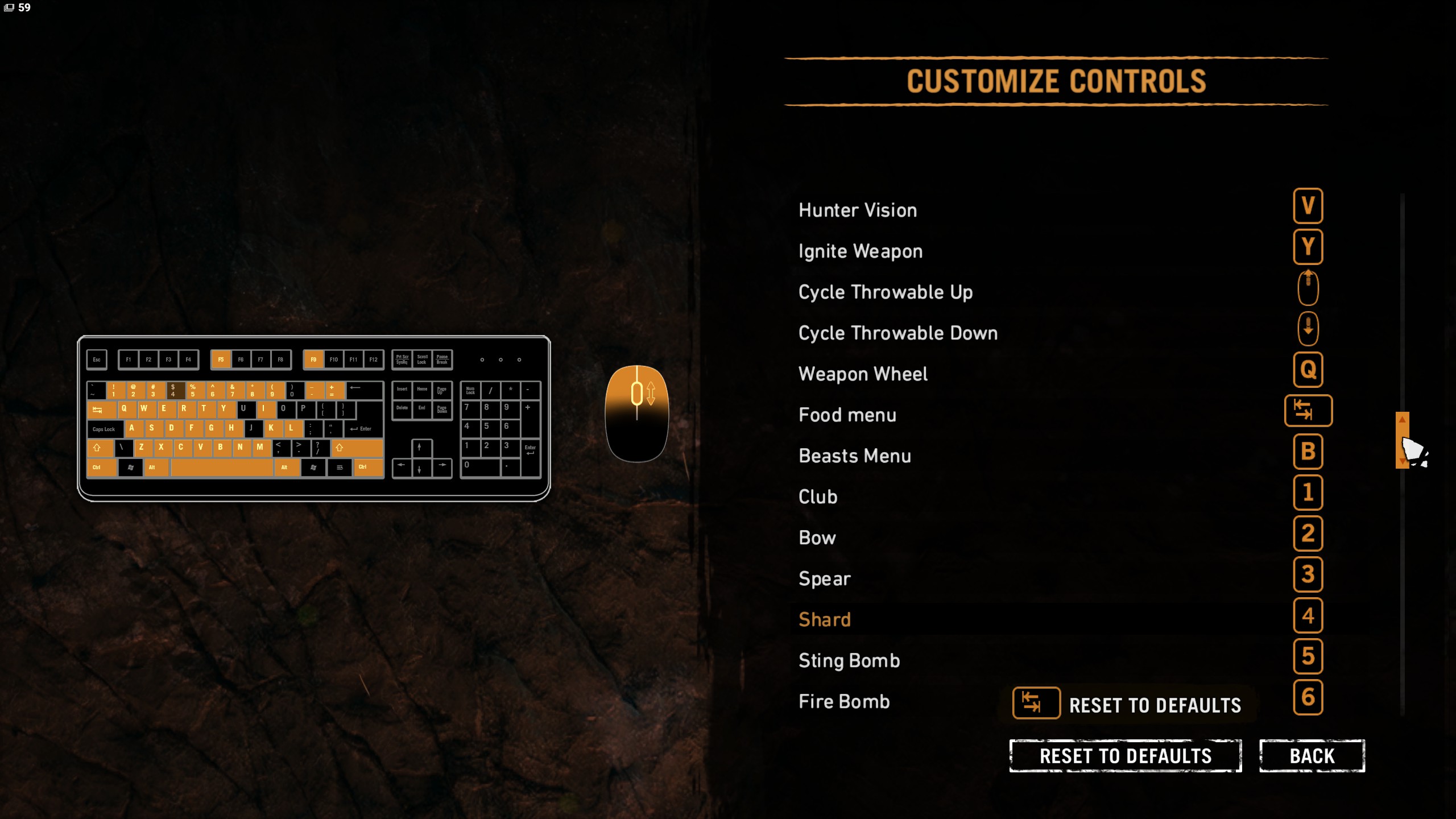Choose the Fire Bomb binding row
The image size is (1456, 819).
pyautogui.click(x=843, y=702)
